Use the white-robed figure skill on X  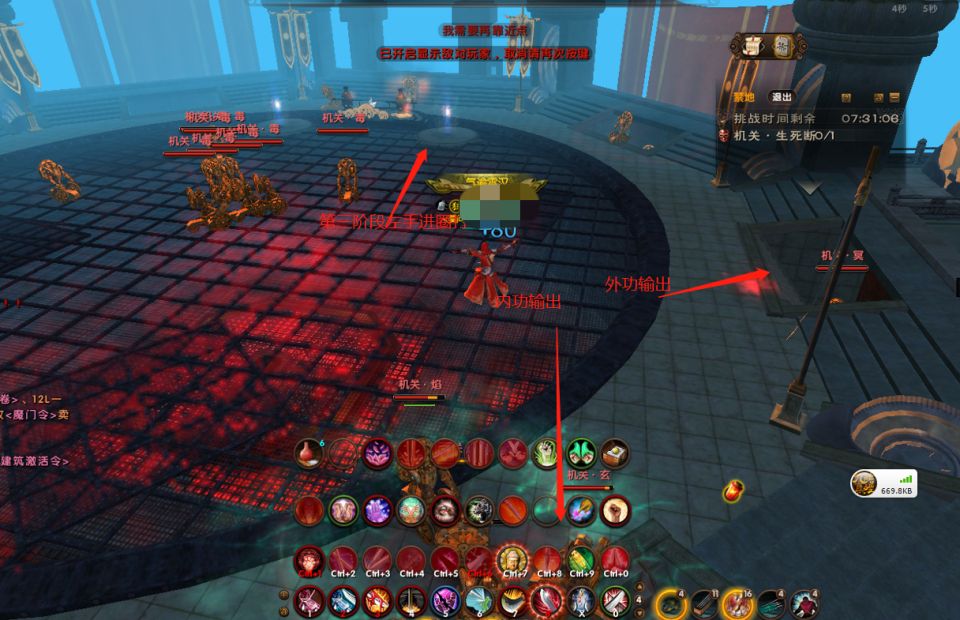581,601
